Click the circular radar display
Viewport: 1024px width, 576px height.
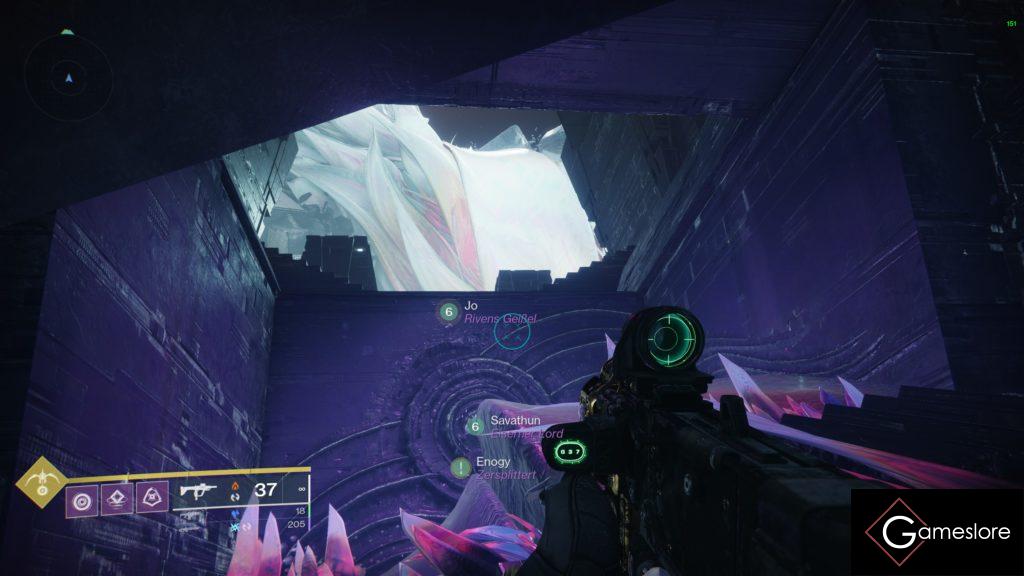[x=68, y=76]
